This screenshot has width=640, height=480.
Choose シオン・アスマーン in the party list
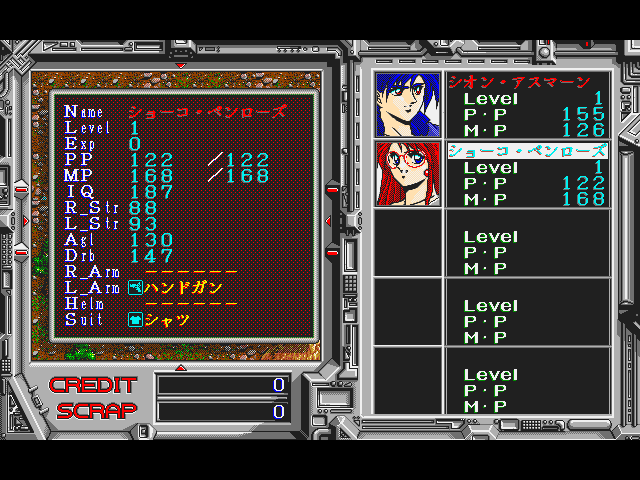pyautogui.click(x=526, y=82)
